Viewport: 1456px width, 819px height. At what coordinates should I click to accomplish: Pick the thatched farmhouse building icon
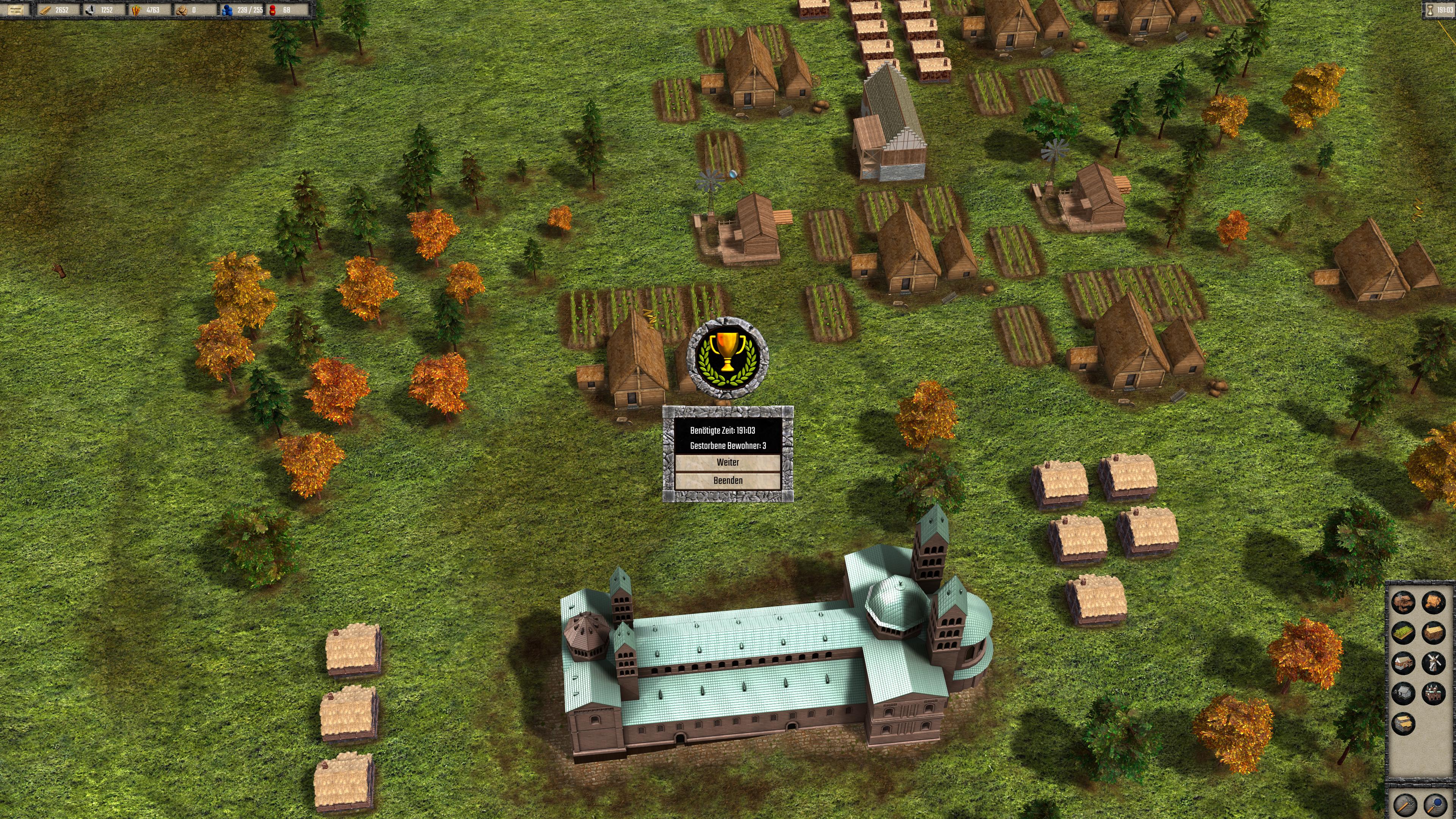tap(1433, 602)
